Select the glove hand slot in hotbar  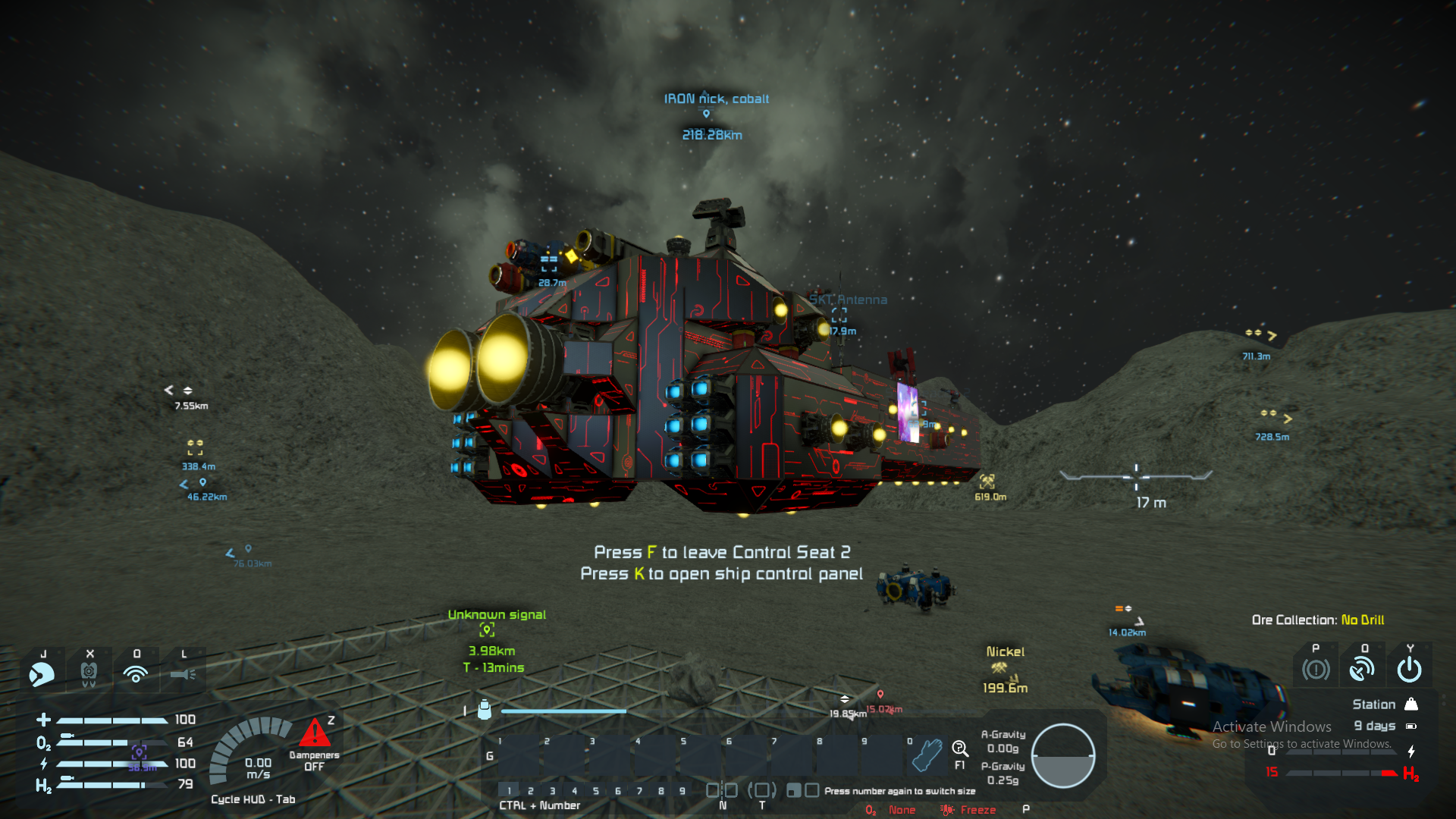tap(927, 755)
